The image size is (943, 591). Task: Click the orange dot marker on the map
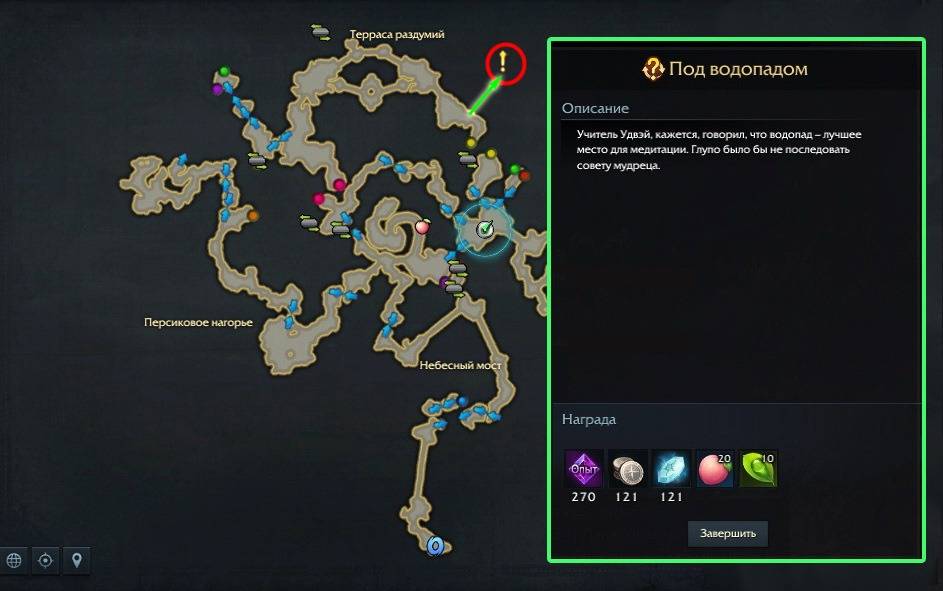(253, 215)
